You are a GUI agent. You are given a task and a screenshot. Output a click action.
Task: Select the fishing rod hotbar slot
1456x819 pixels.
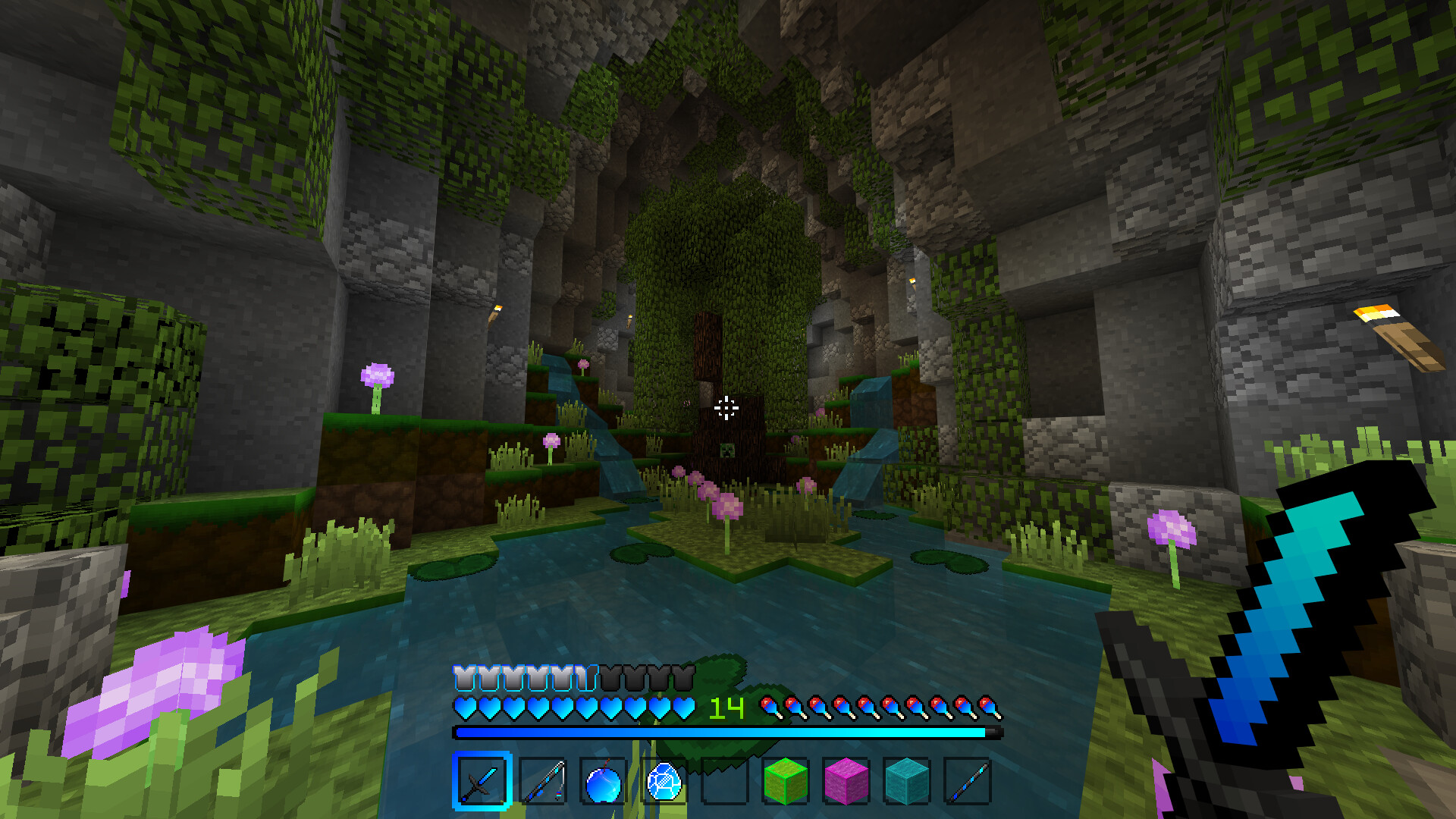(543, 781)
